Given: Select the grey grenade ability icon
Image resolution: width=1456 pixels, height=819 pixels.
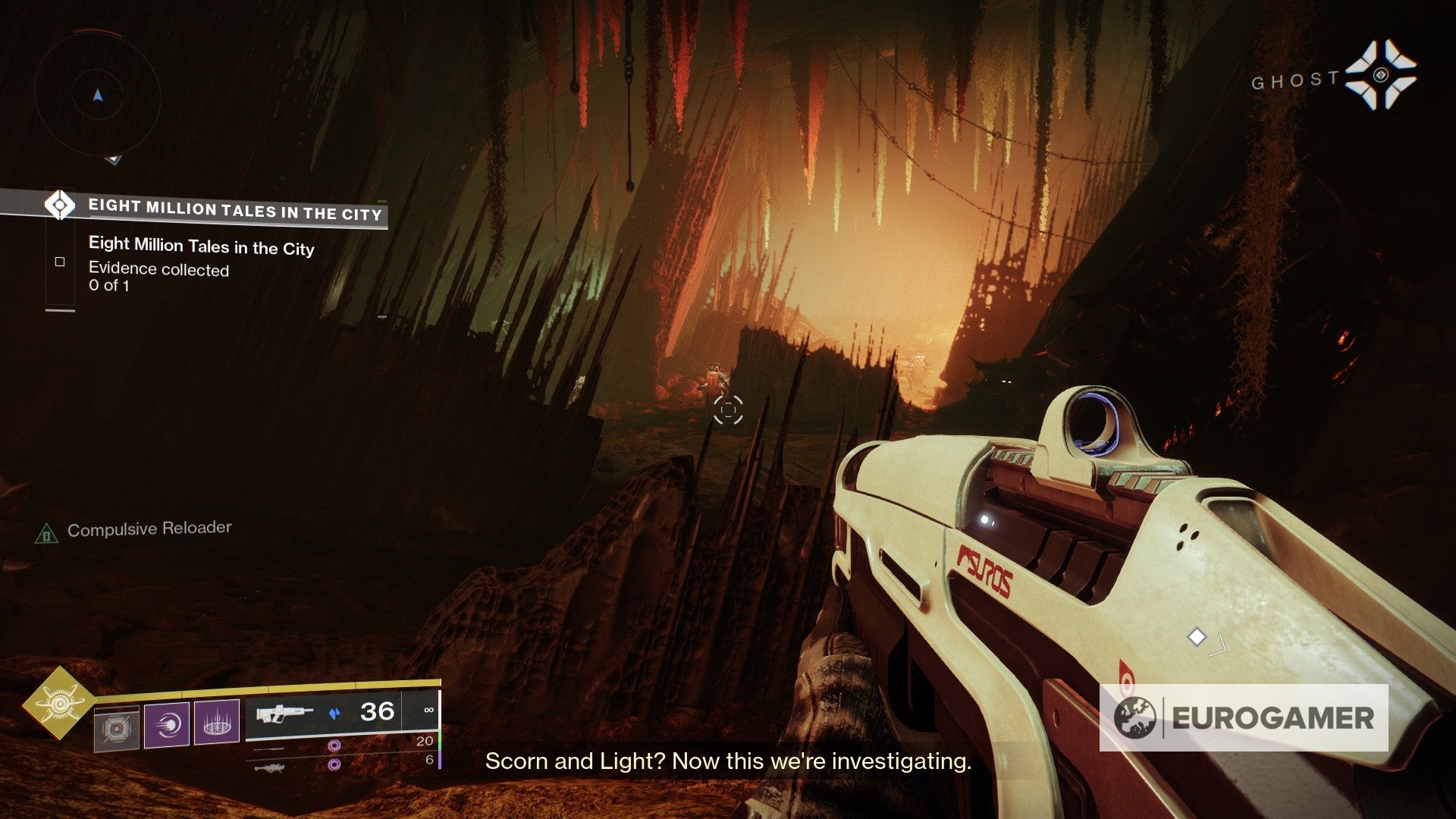Looking at the screenshot, I should point(117,729).
